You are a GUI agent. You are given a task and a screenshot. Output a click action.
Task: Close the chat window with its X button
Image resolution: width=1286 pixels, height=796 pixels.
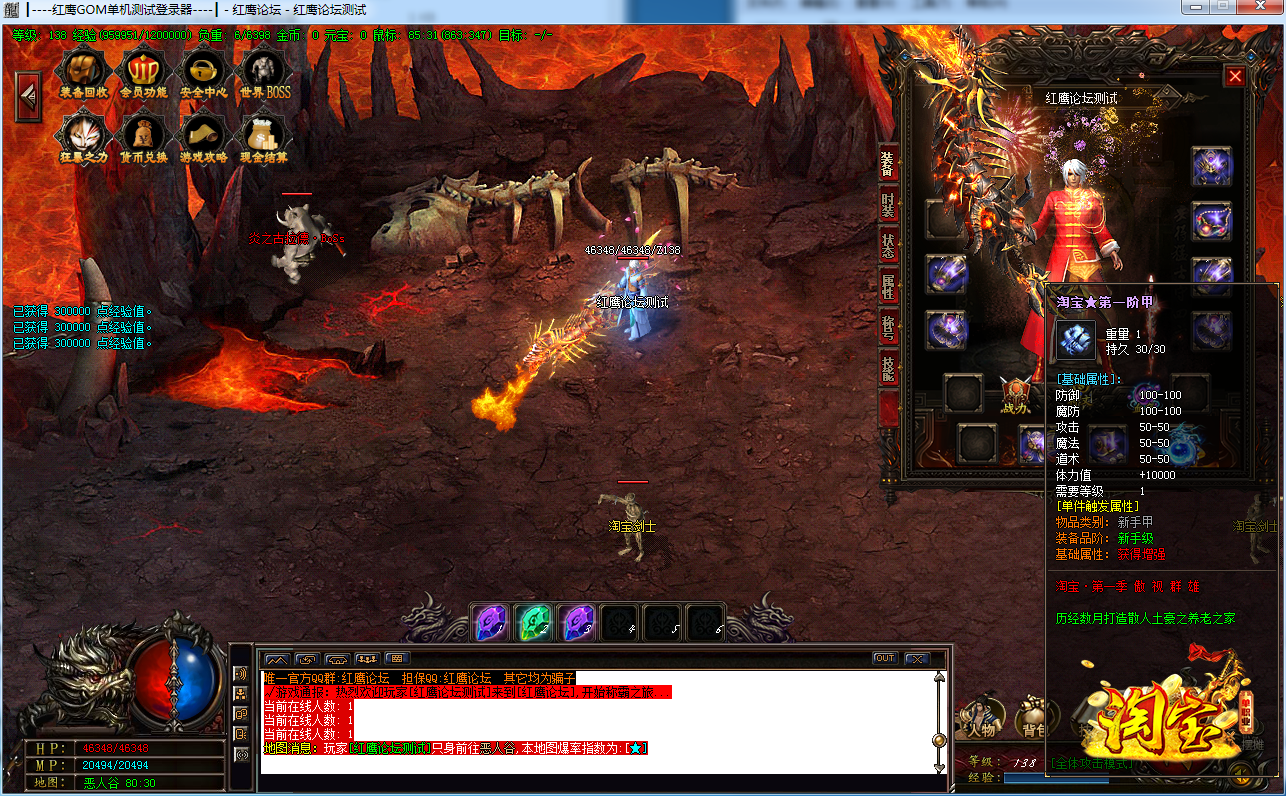[916, 658]
